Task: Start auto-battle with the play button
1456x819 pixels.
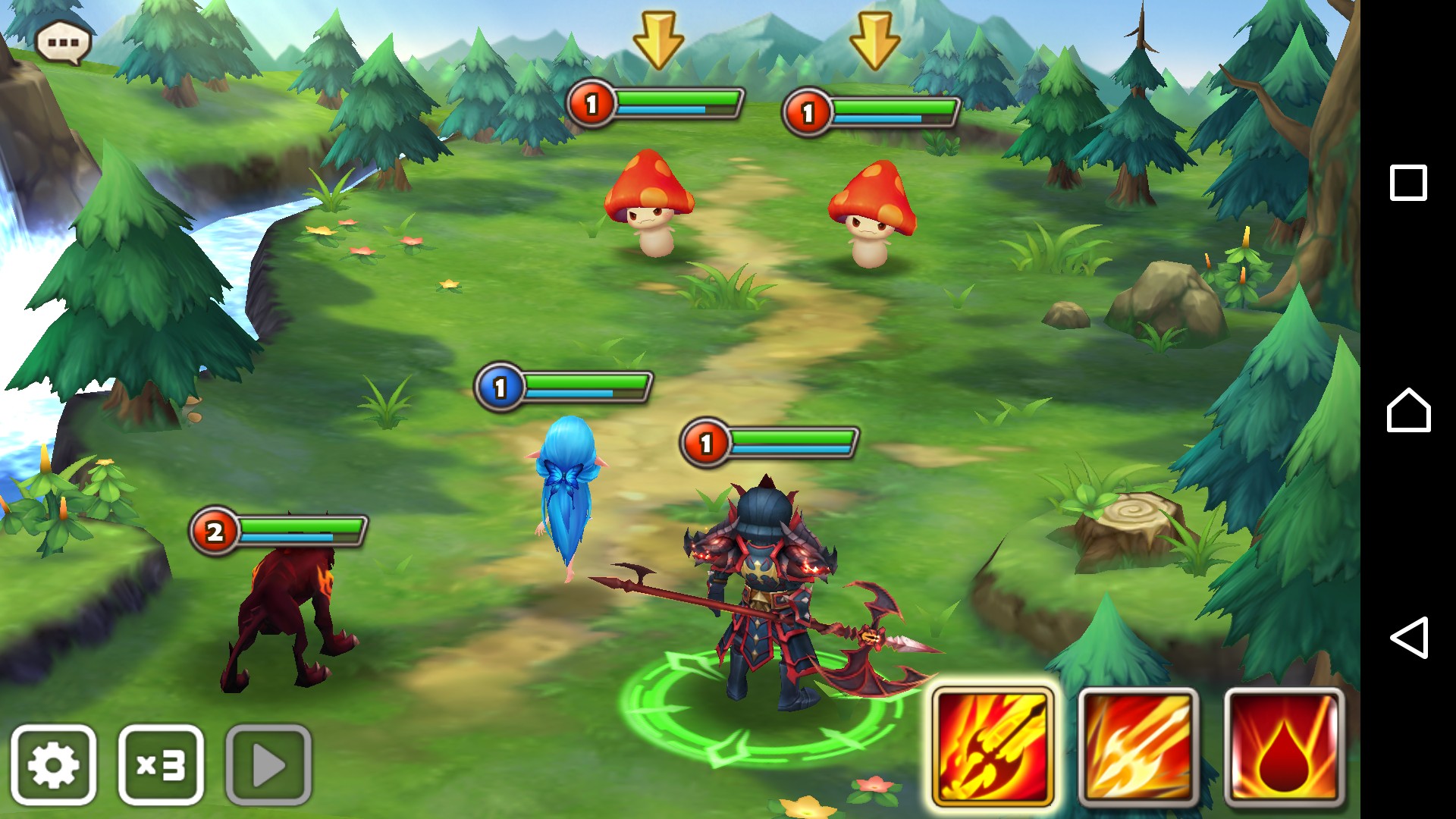Action: [268, 764]
